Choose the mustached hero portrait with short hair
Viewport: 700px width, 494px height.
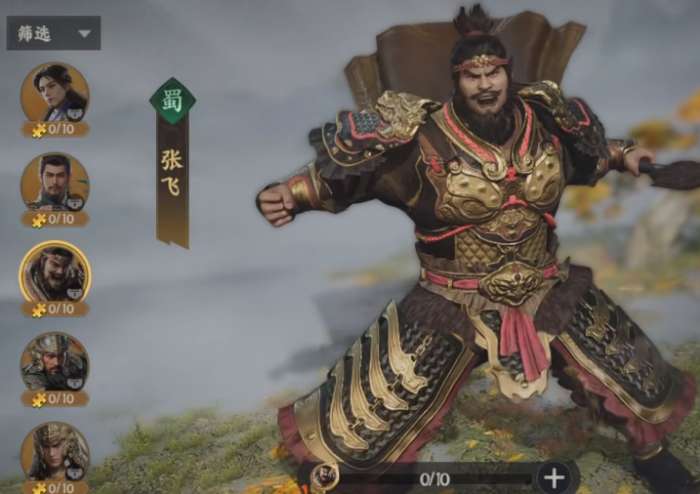pos(55,182)
